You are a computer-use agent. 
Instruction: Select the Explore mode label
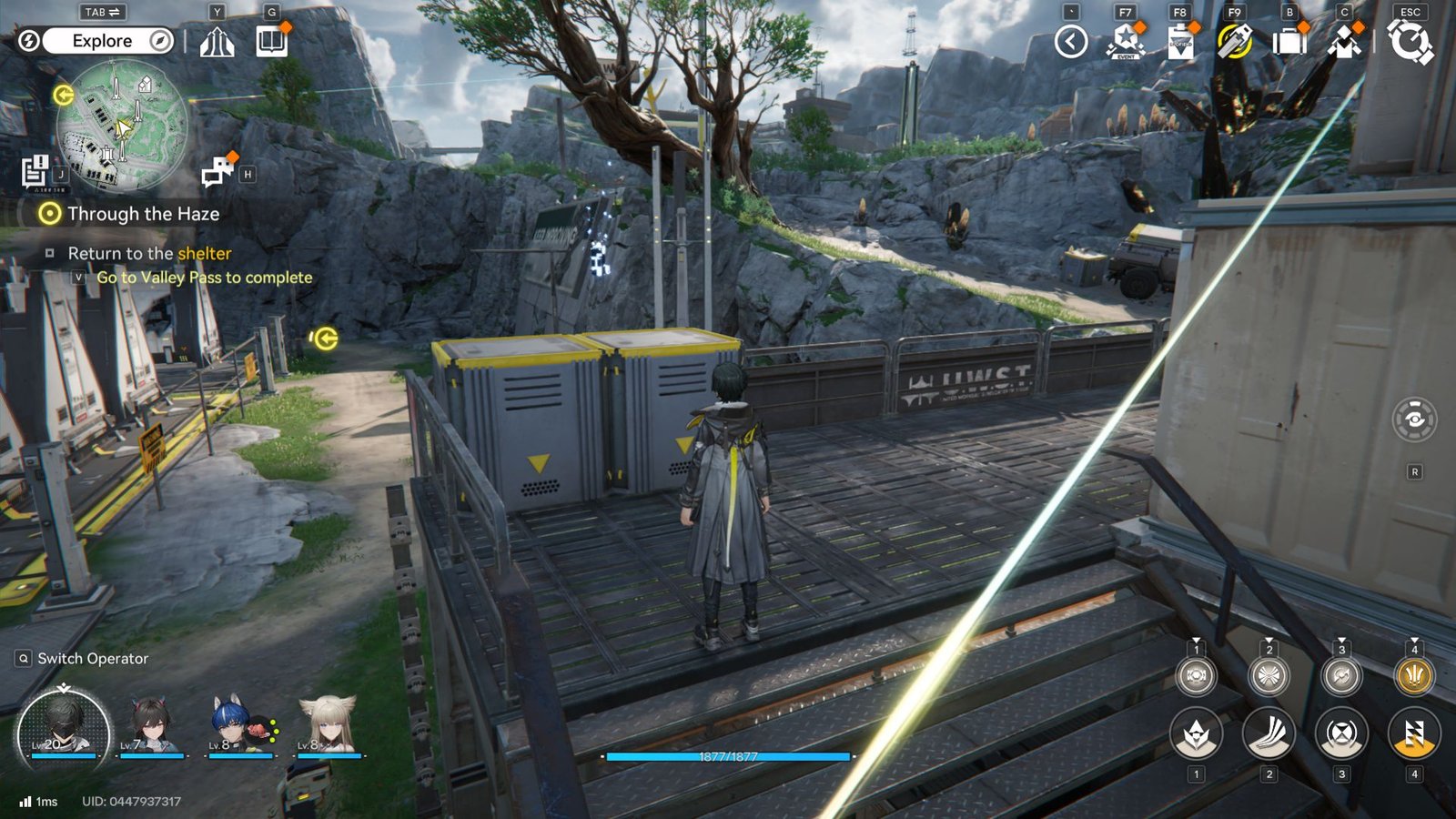[102, 40]
